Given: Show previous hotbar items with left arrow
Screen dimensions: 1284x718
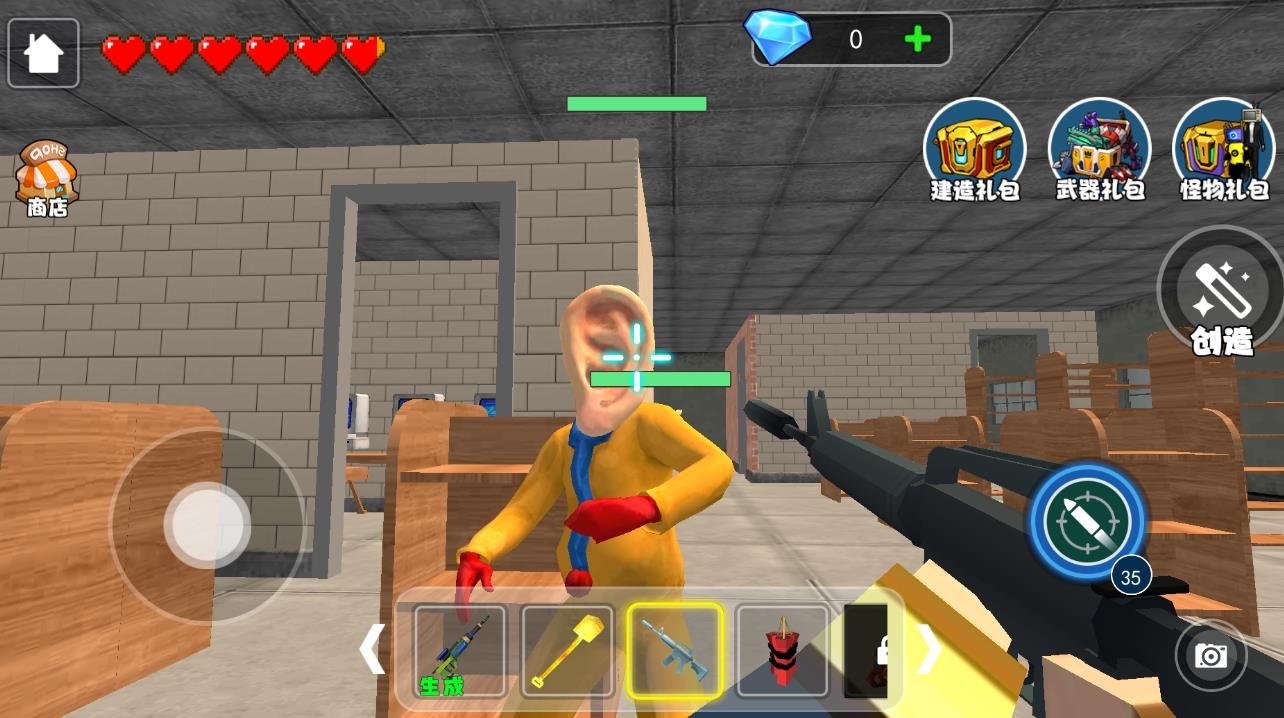Looking at the screenshot, I should tap(371, 650).
